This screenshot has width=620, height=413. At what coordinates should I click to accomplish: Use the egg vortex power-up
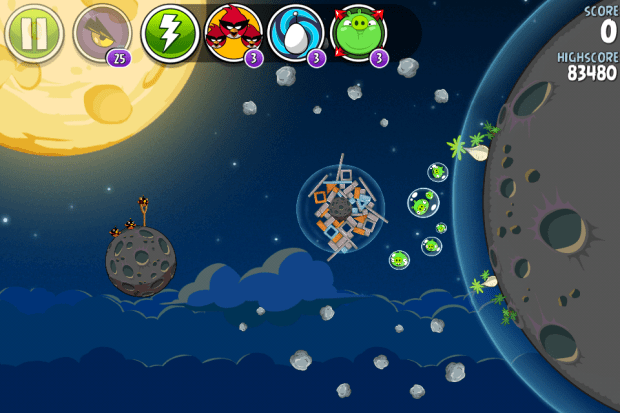click(296, 33)
